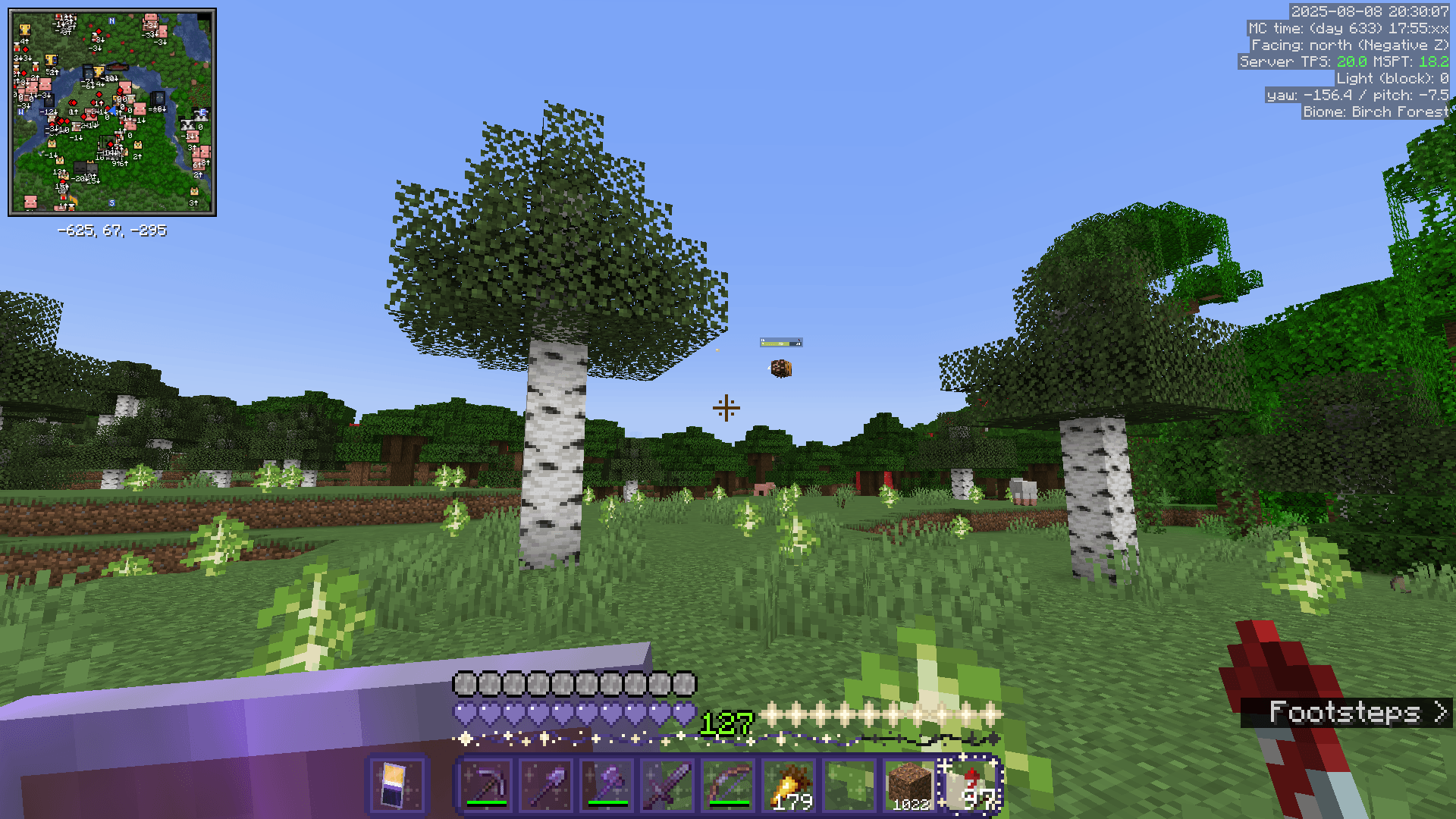
Task: Click the -625, 67, -295 coordinates label
Action: coord(112,231)
